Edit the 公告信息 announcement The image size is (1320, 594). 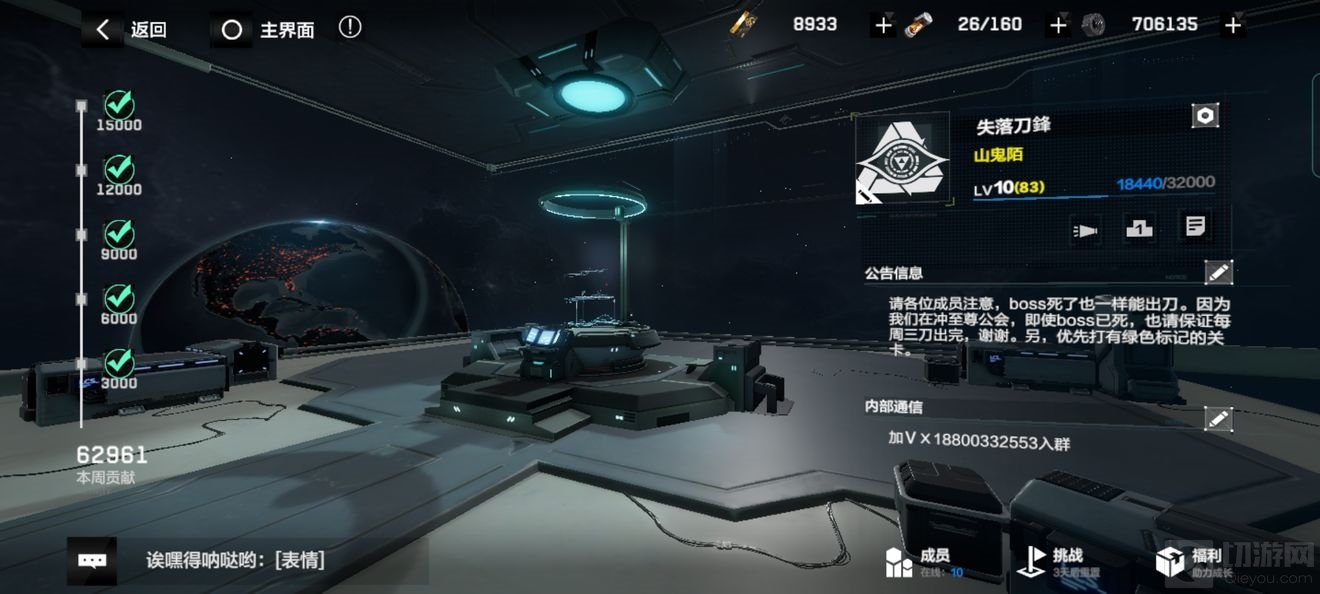[x=1217, y=272]
